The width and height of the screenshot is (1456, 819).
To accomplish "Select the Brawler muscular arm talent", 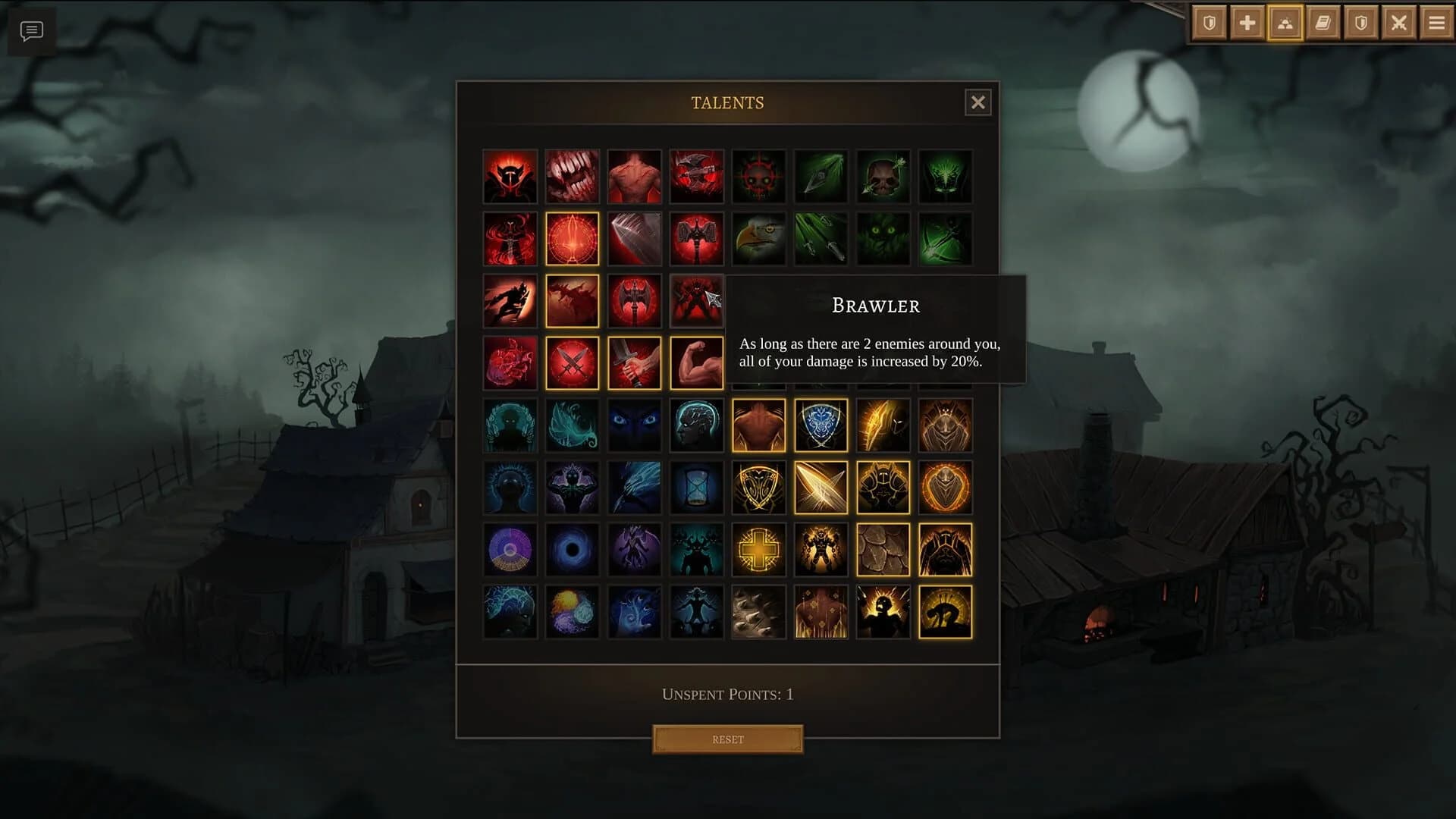I will point(696,362).
